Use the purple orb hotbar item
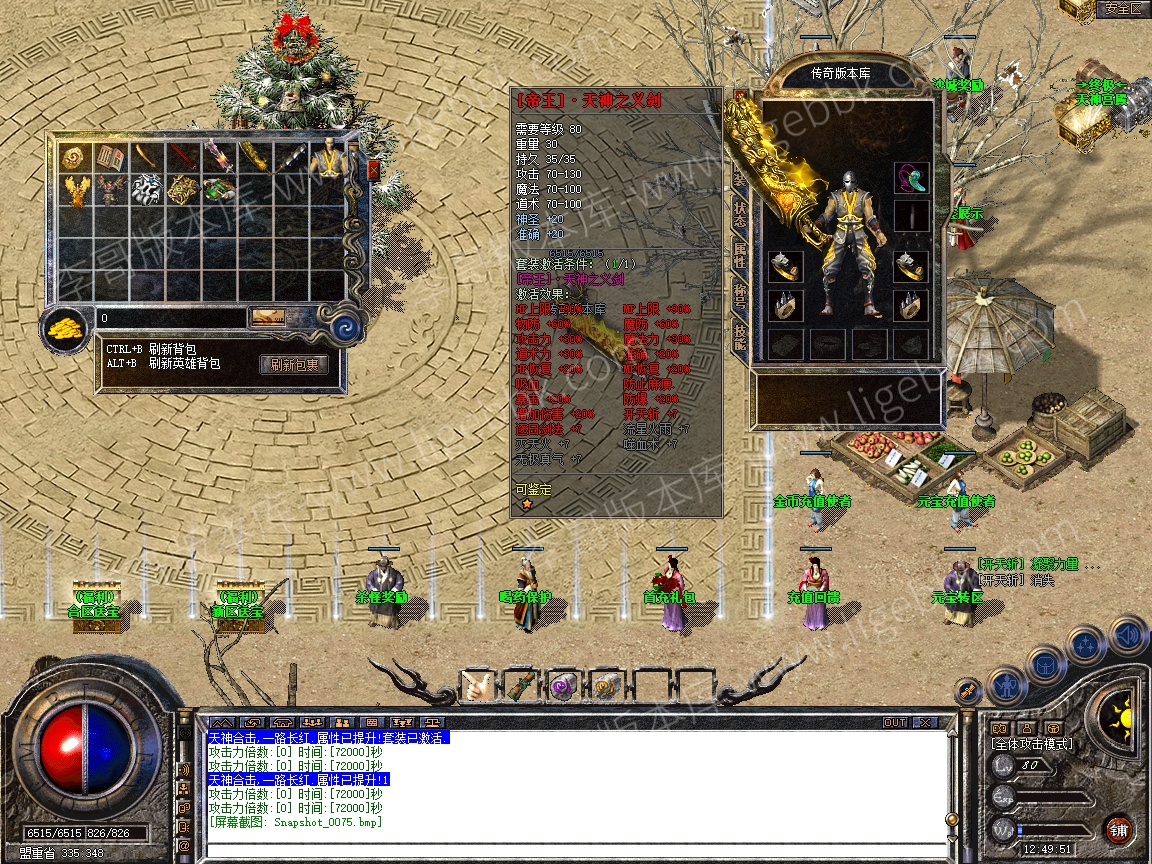Image resolution: width=1152 pixels, height=864 pixels. [562, 686]
